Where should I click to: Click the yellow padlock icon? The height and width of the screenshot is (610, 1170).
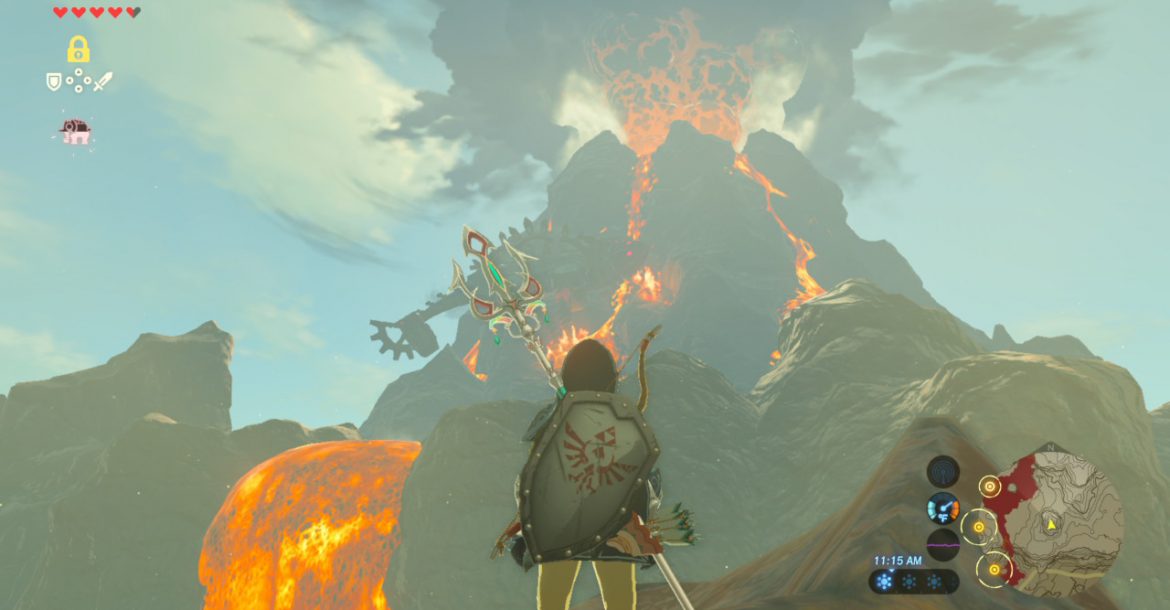(x=78, y=49)
